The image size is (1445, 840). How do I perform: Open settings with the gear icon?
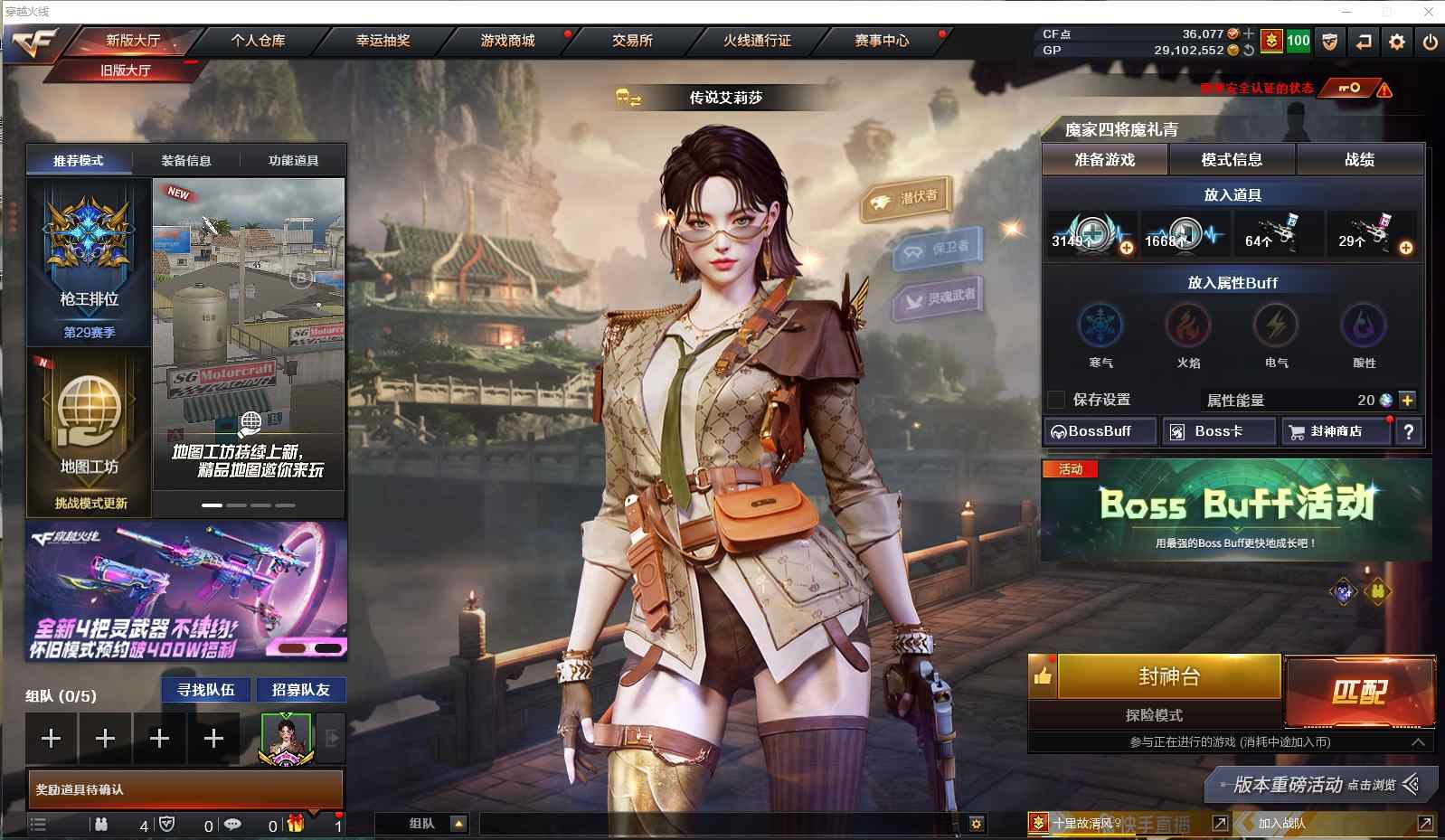[1397, 42]
